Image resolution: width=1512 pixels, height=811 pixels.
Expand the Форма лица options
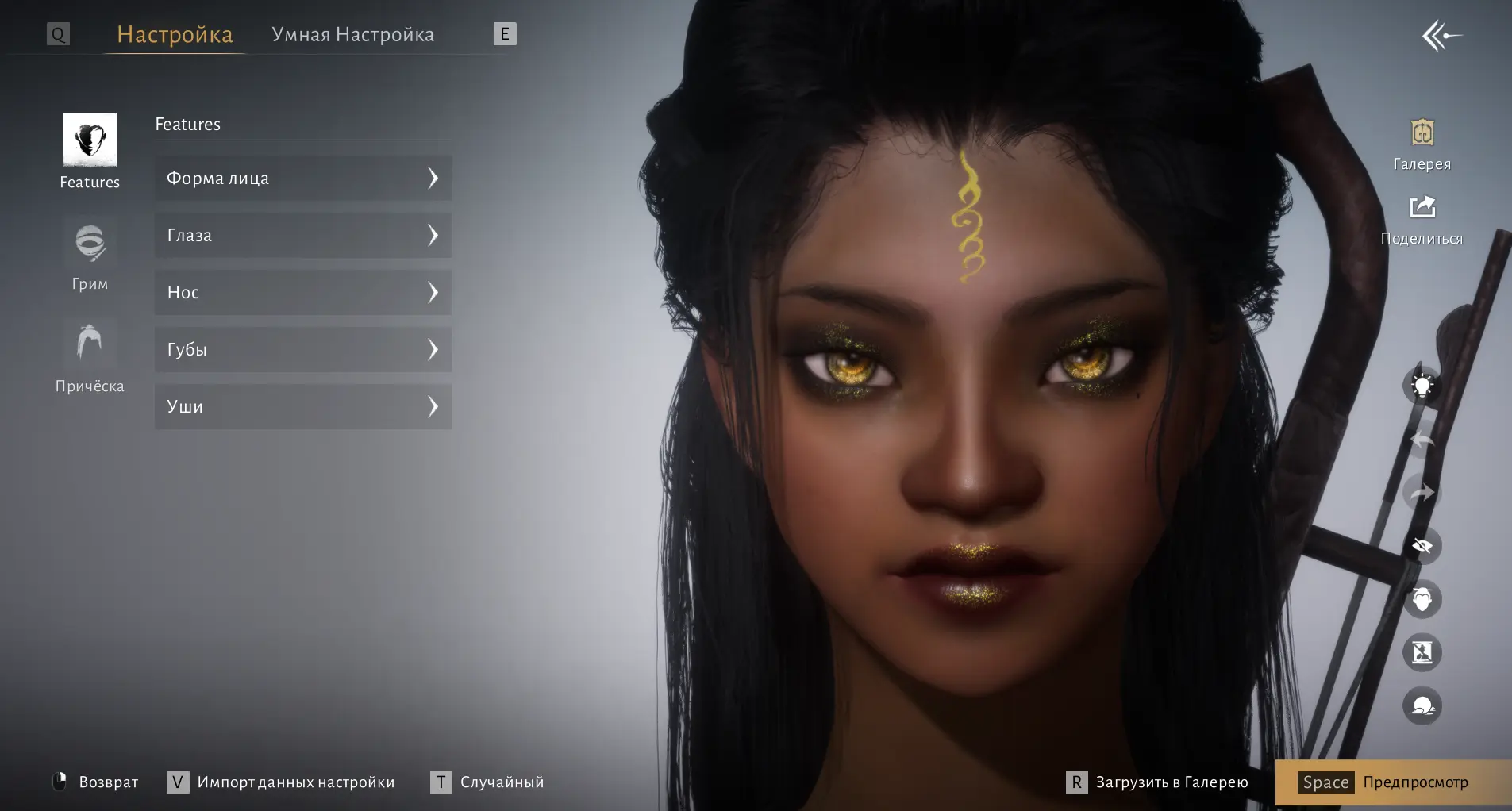[x=303, y=178]
